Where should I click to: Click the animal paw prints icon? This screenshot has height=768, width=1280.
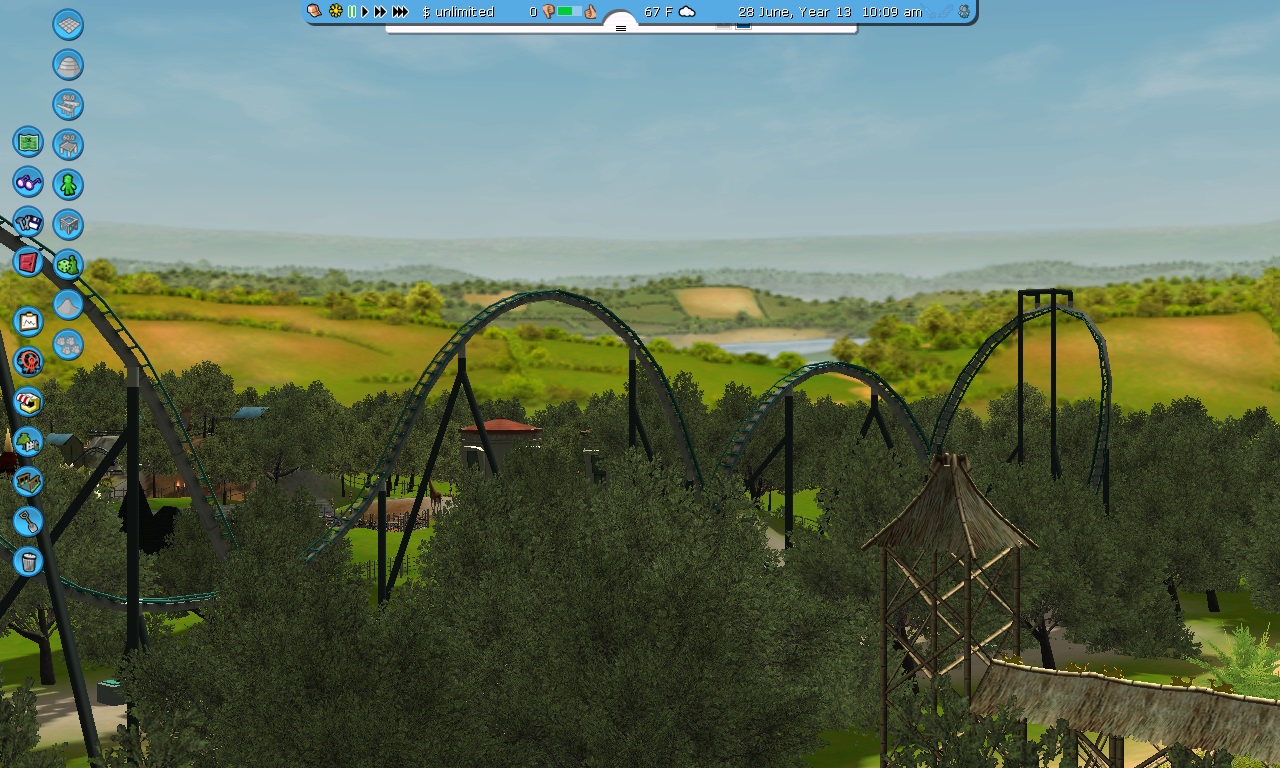coord(68,345)
